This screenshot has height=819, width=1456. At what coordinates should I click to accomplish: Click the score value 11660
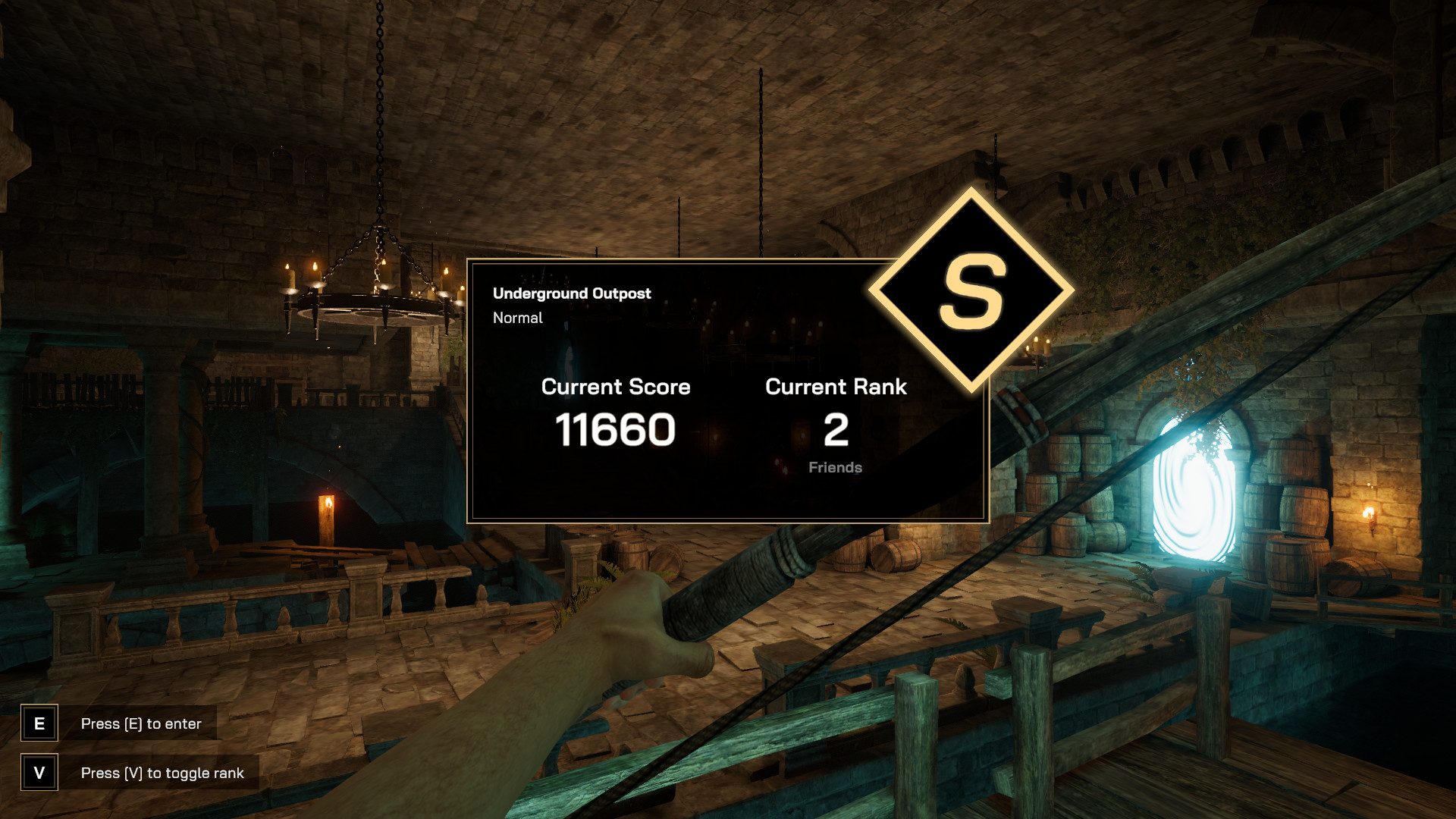coord(615,429)
